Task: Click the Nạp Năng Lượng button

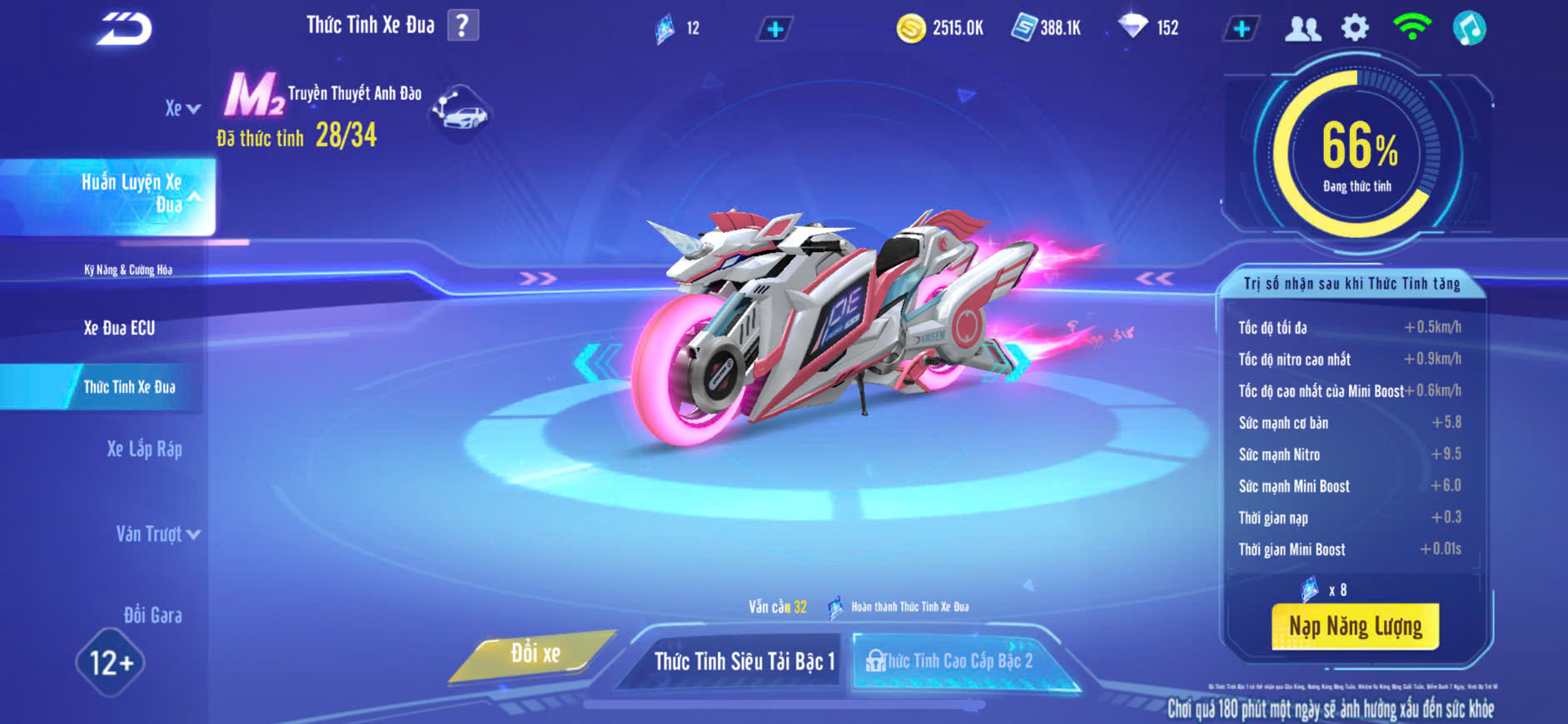Action: [x=1355, y=626]
